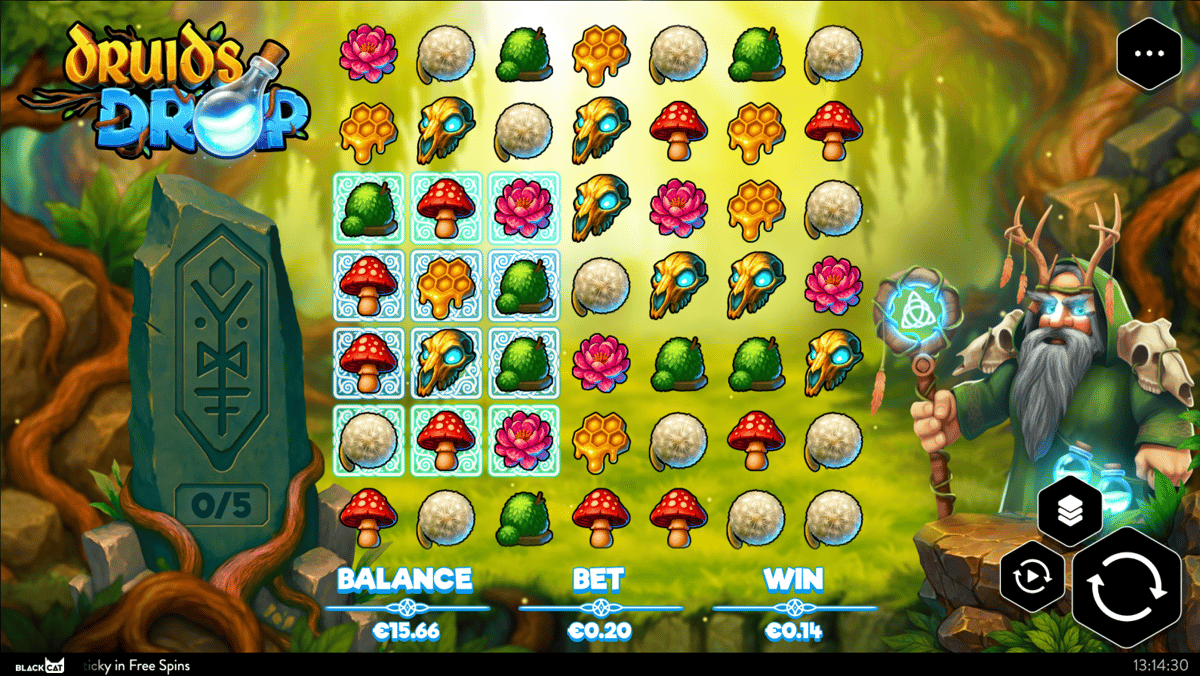This screenshot has width=1200, height=676.
Task: Open the three-dot game menu
Action: click(x=1149, y=54)
